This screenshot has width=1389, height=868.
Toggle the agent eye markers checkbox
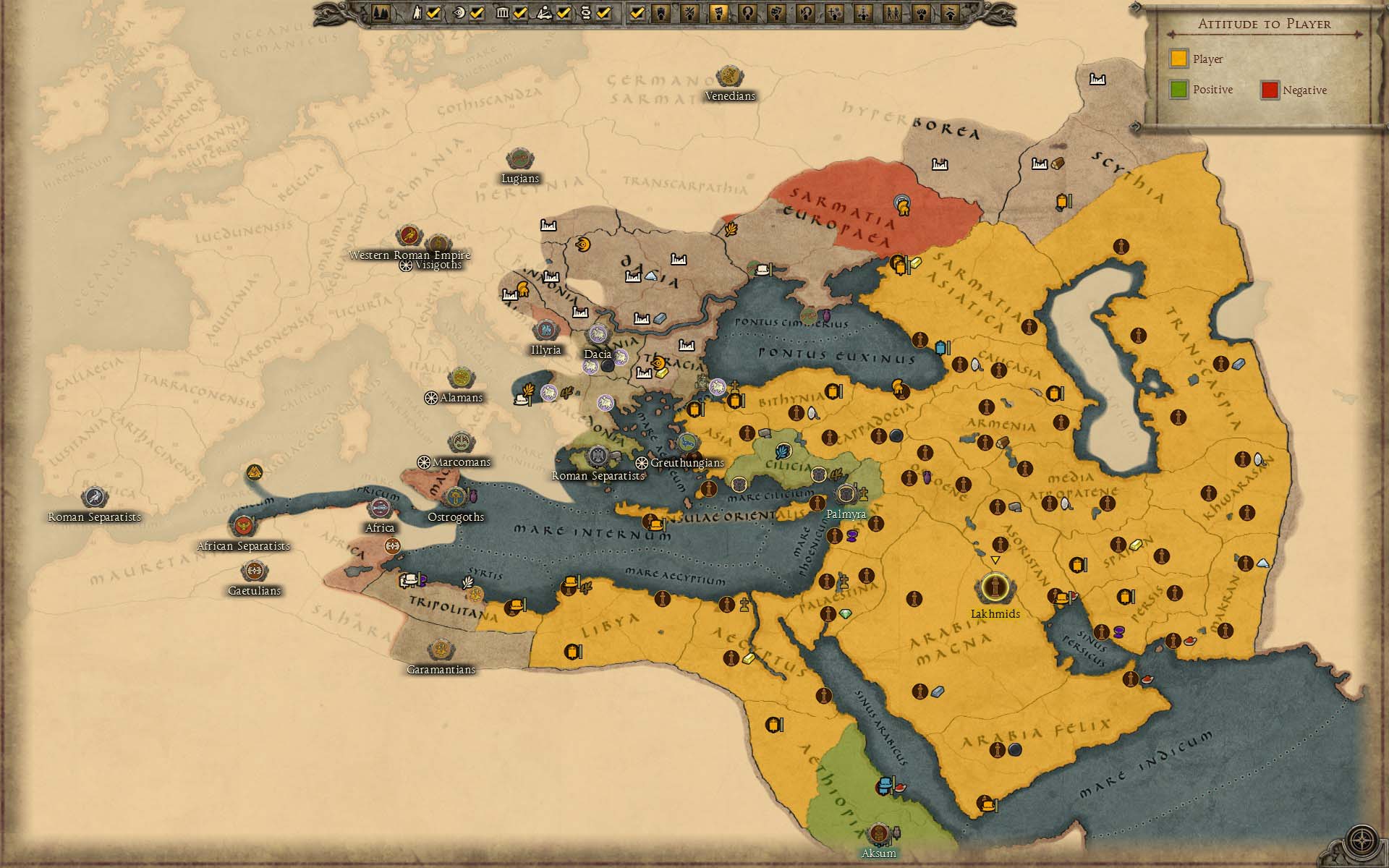477,12
